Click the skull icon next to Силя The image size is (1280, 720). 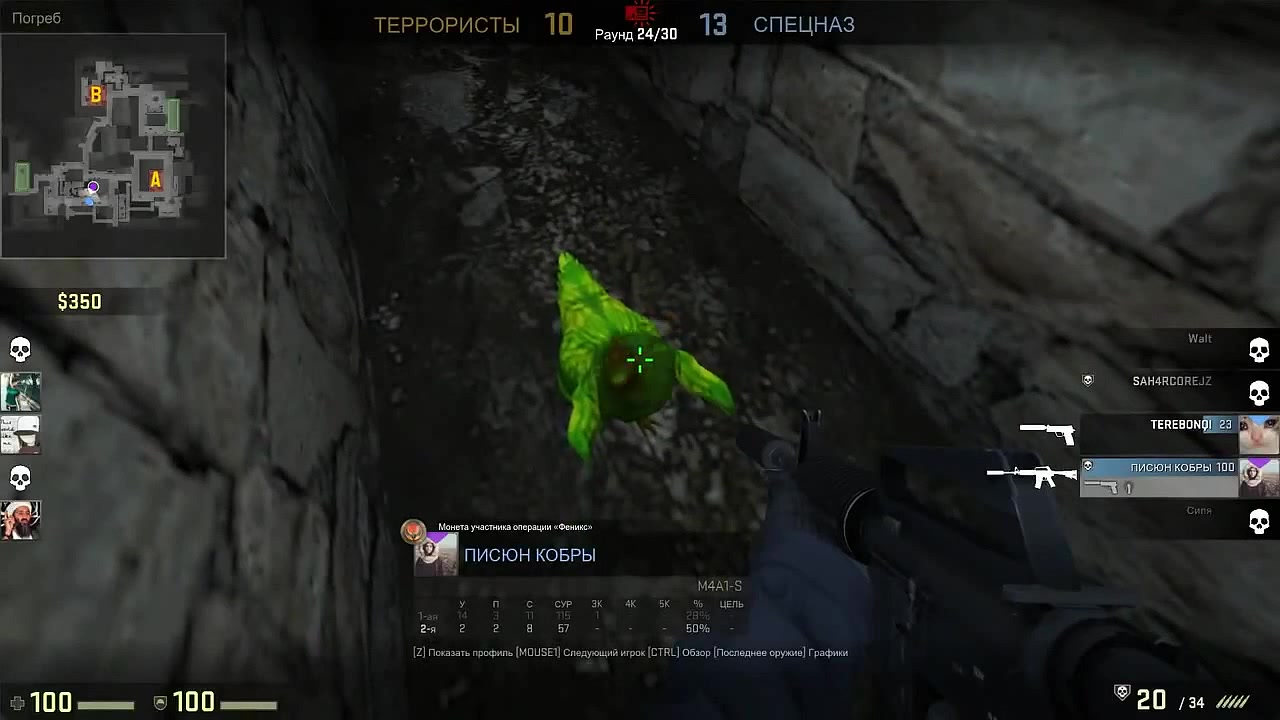(1258, 523)
